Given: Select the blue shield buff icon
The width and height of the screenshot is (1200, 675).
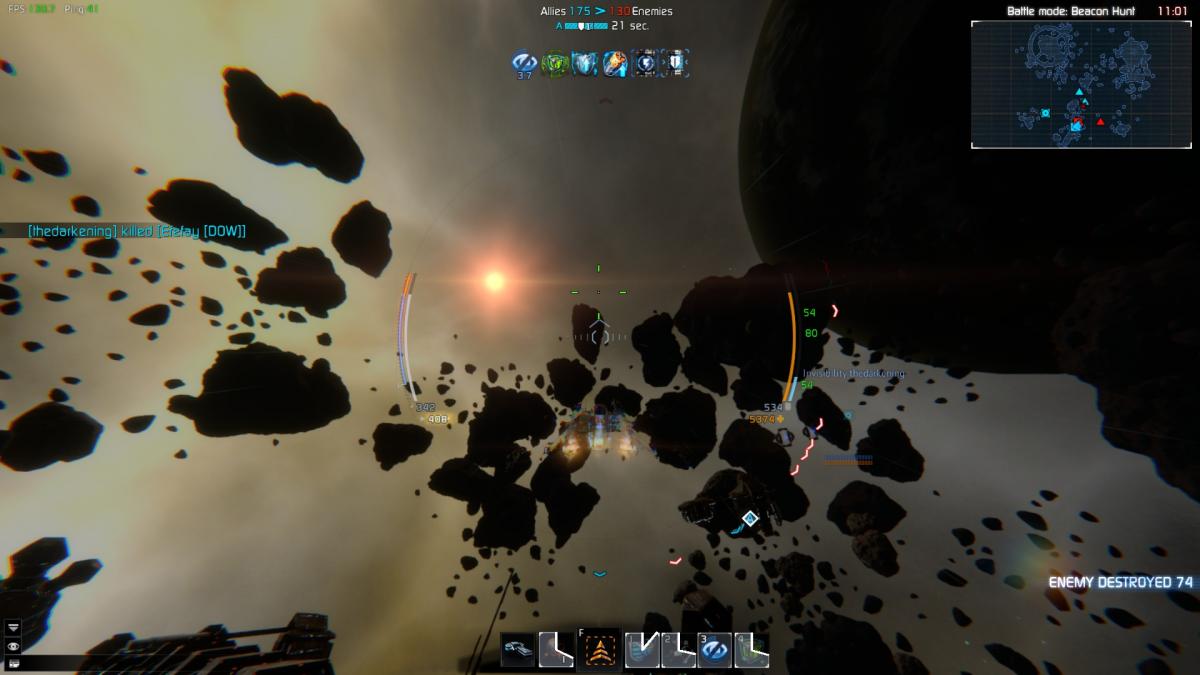Looking at the screenshot, I should coord(584,63).
